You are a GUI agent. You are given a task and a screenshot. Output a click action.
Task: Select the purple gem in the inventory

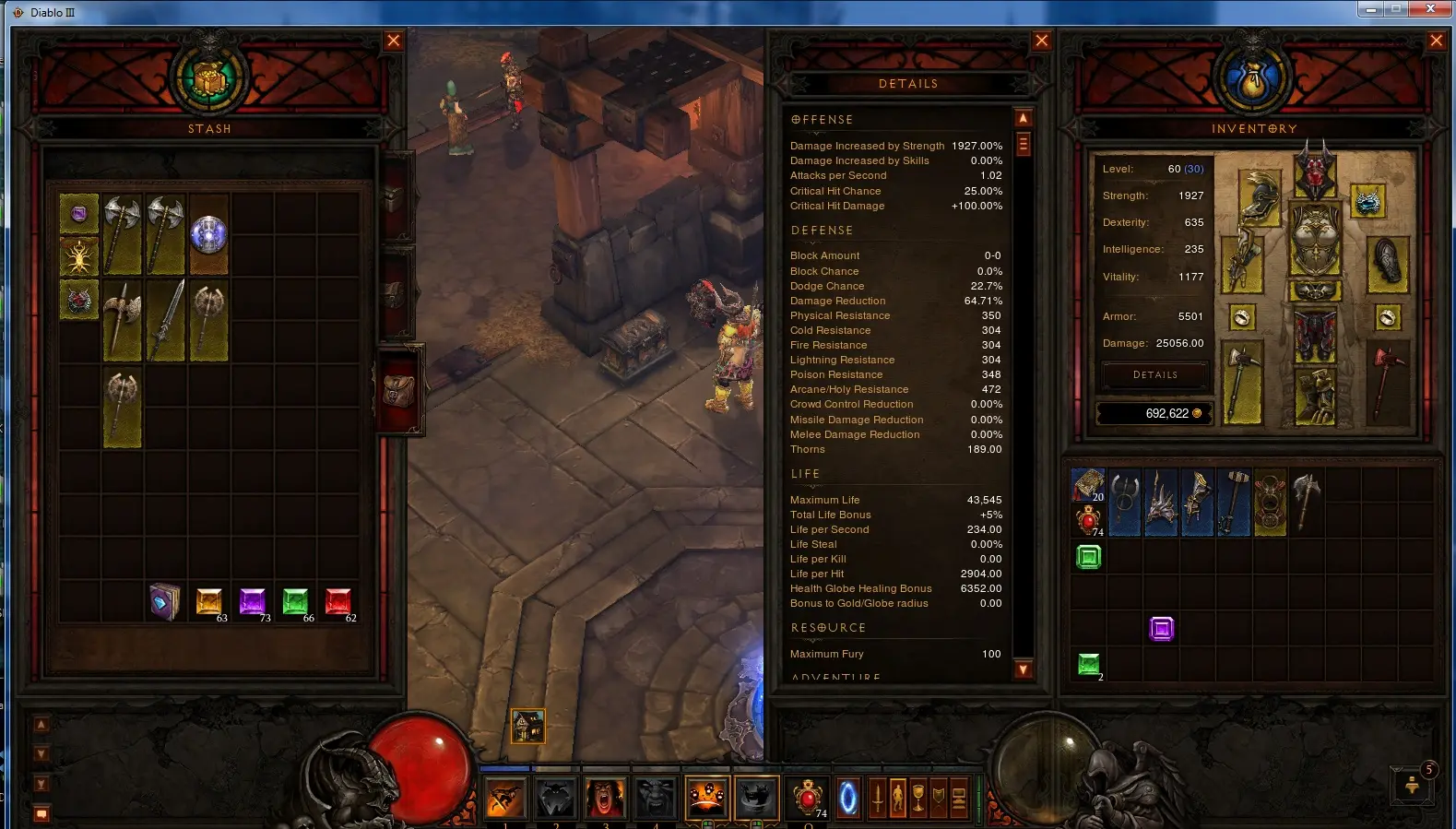[x=1162, y=629]
